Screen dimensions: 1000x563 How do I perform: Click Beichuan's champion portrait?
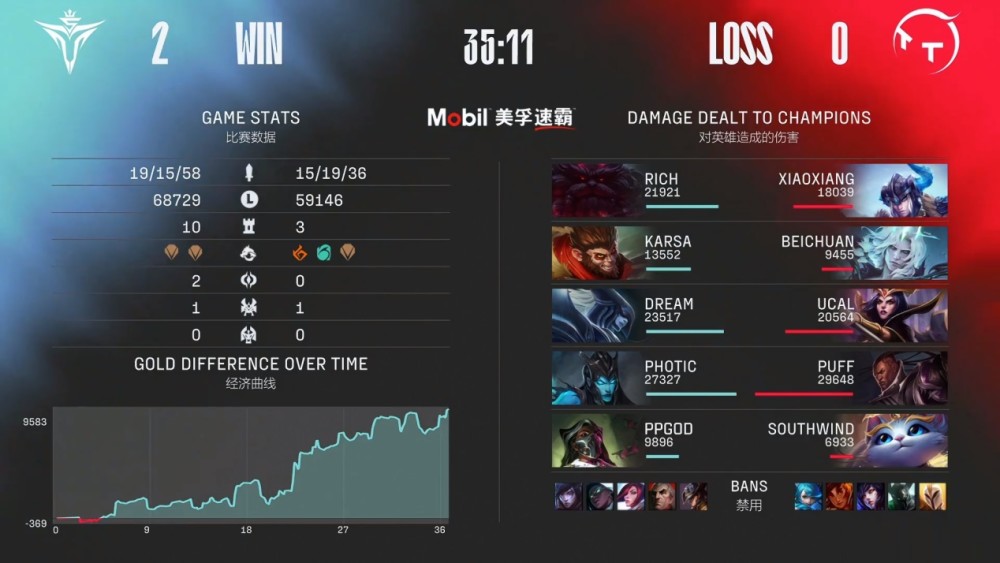pos(902,253)
